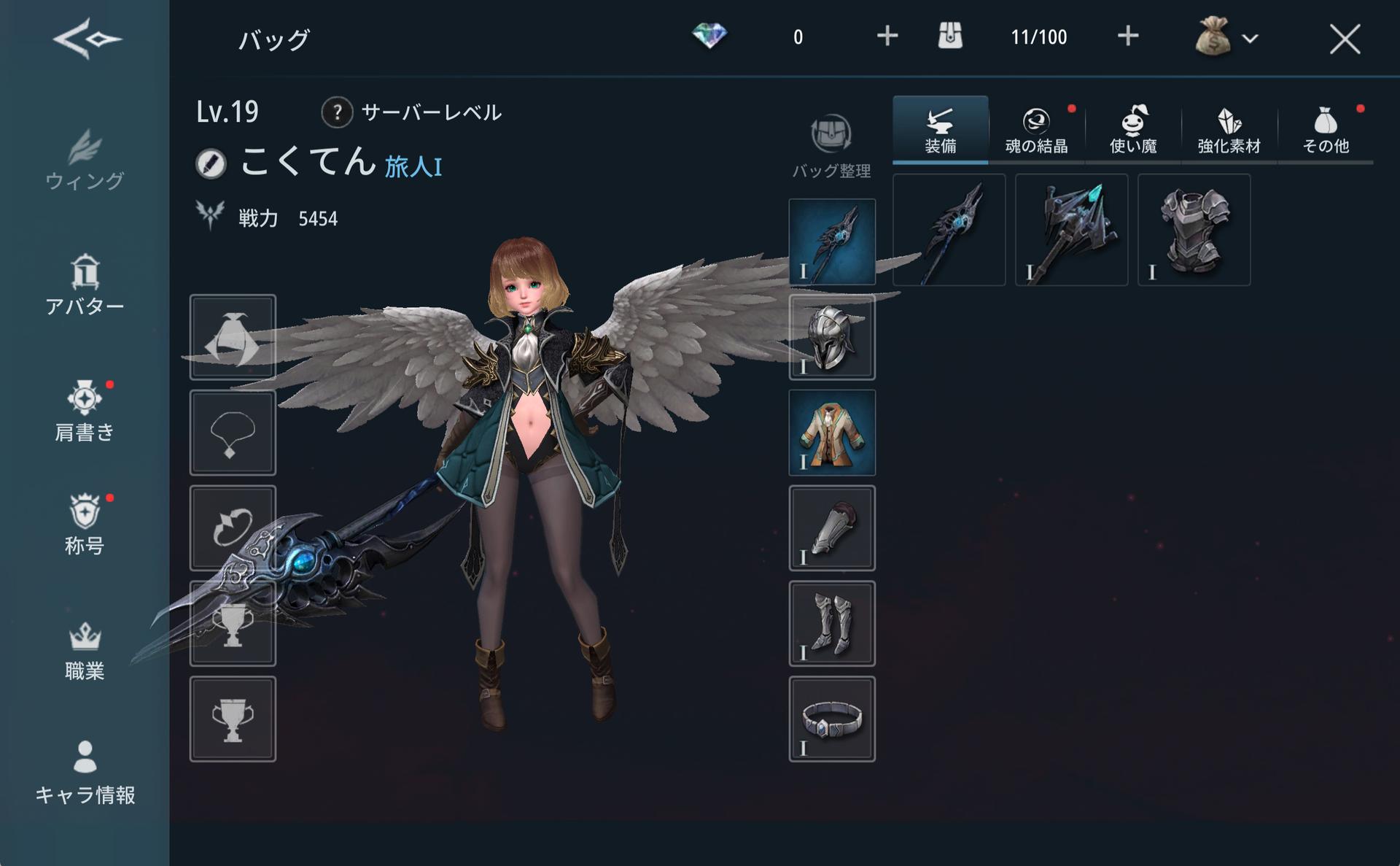
Task: Close the bag screen
Action: 1344,39
